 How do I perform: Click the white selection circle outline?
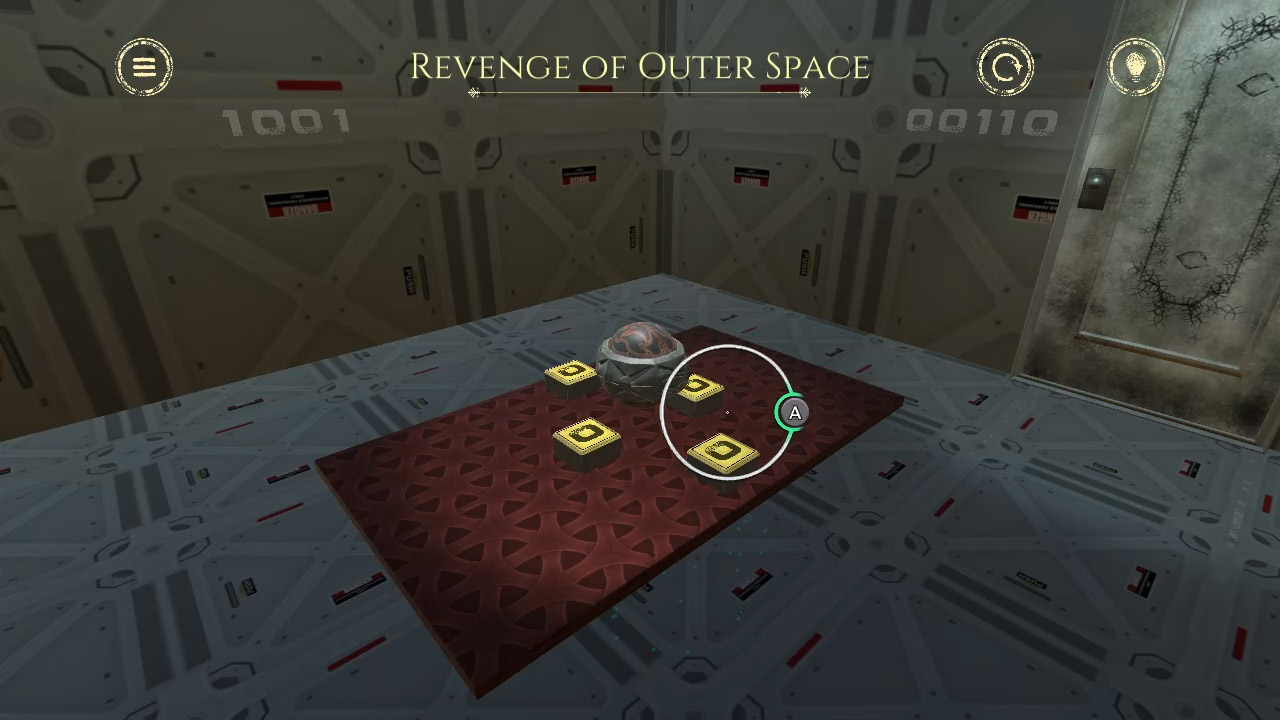[729, 347]
